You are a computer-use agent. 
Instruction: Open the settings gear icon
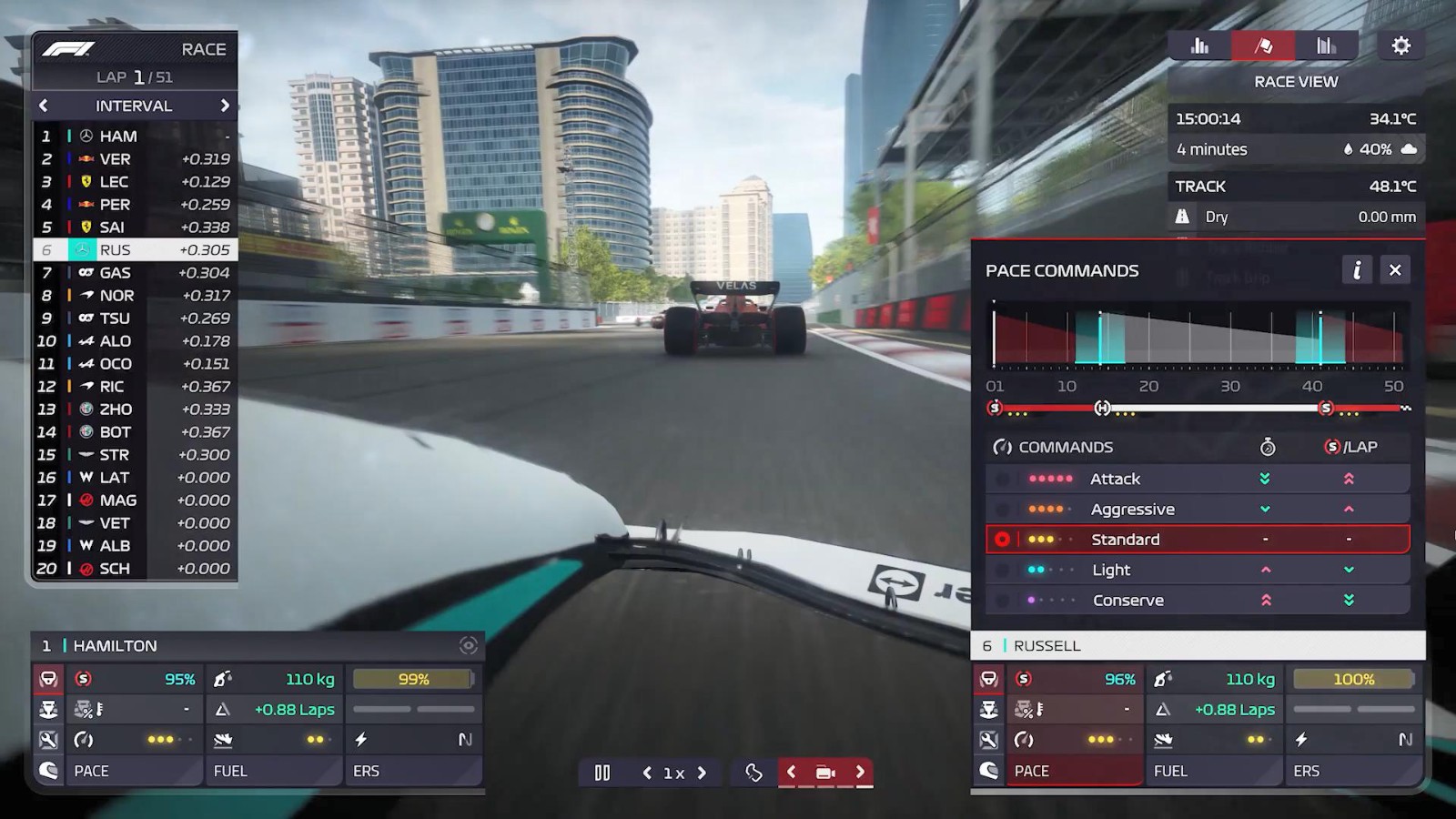[1402, 44]
